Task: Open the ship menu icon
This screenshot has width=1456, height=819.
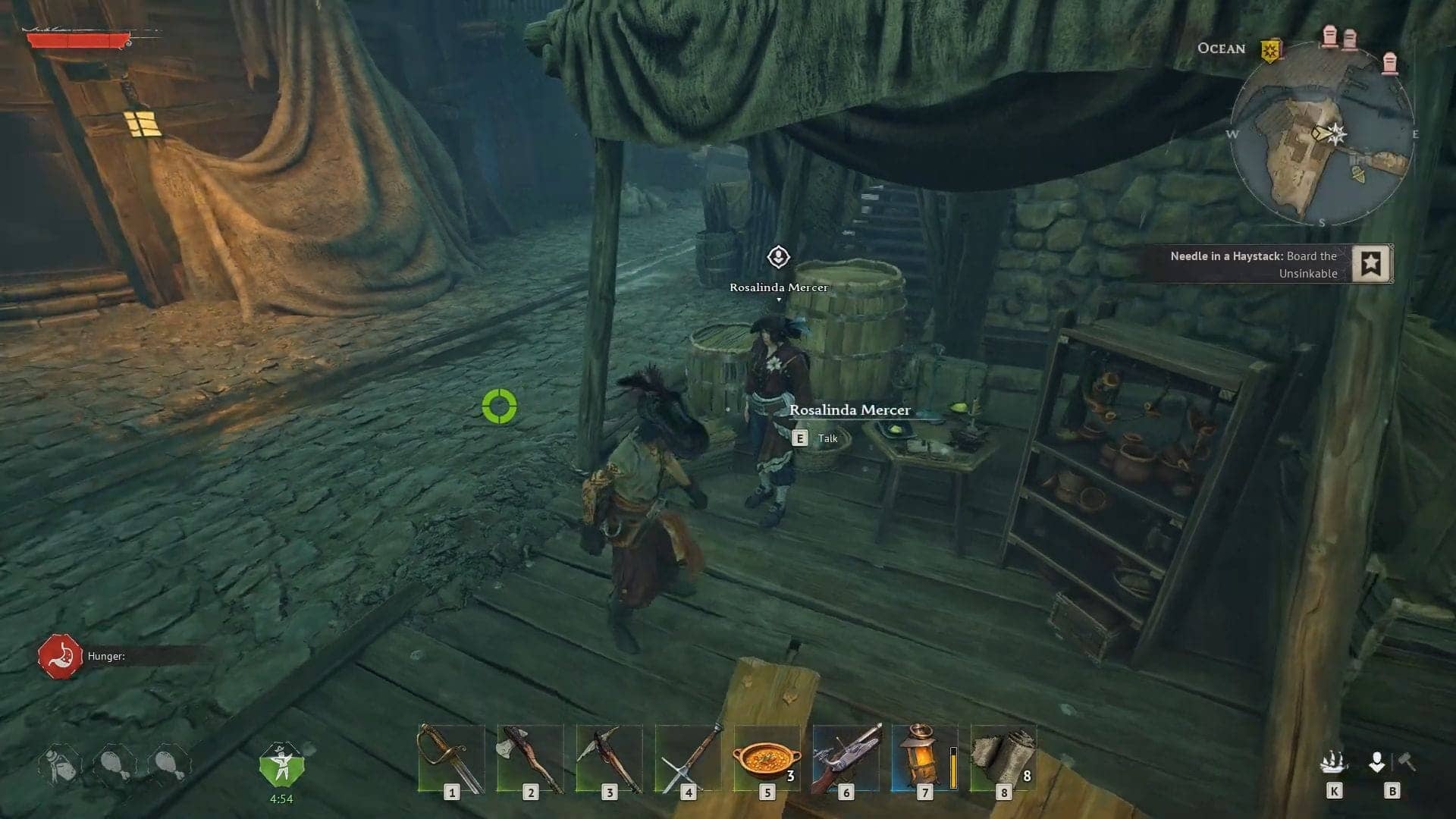Action: pyautogui.click(x=1333, y=762)
